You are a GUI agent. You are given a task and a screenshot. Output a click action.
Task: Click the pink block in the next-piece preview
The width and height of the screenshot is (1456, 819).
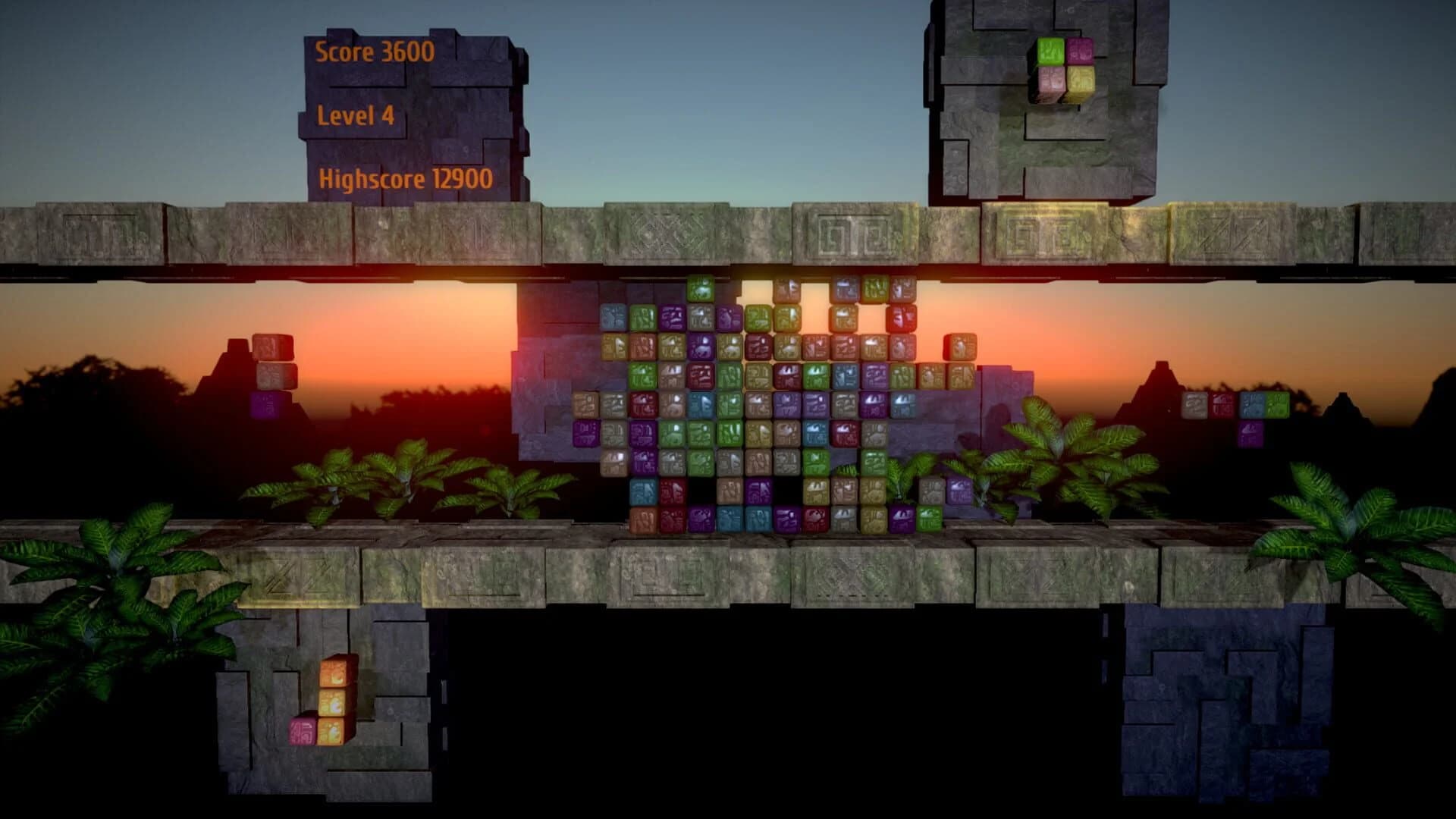1080,50
